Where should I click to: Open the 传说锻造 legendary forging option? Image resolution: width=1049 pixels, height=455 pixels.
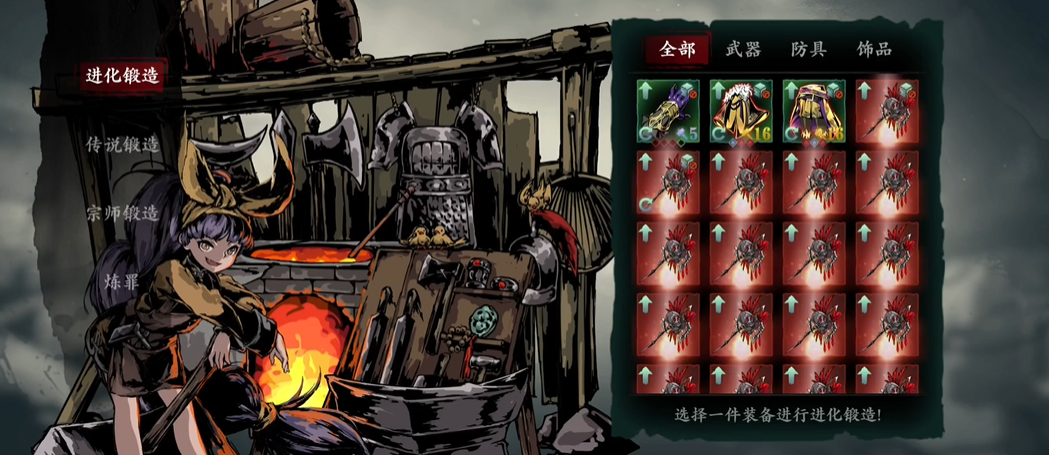click(x=123, y=144)
